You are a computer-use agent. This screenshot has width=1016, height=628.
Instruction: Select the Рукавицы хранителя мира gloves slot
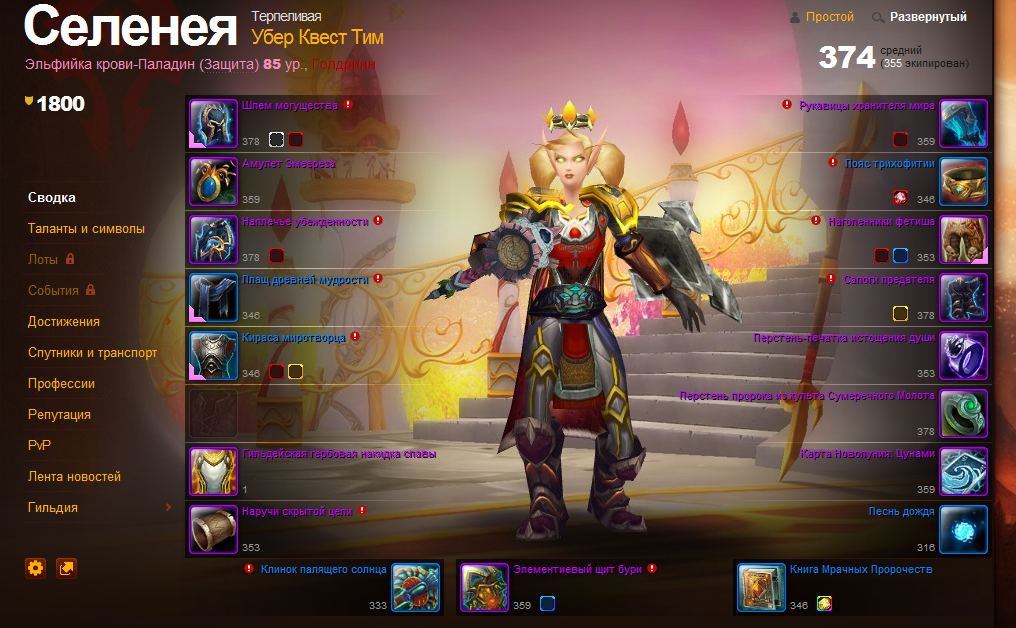coord(964,124)
